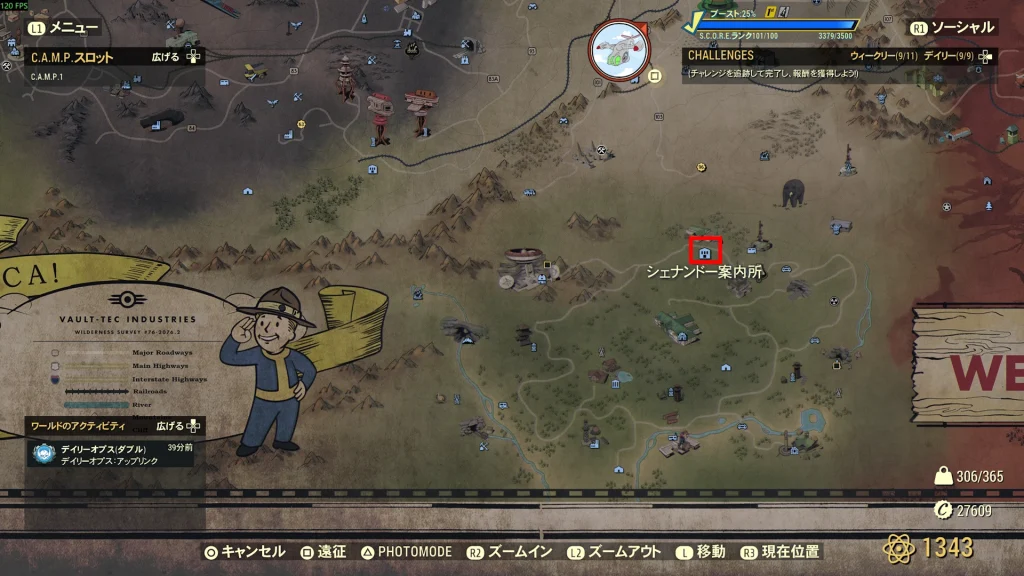Select the yellow quest marker beside the vertibird

tap(655, 75)
